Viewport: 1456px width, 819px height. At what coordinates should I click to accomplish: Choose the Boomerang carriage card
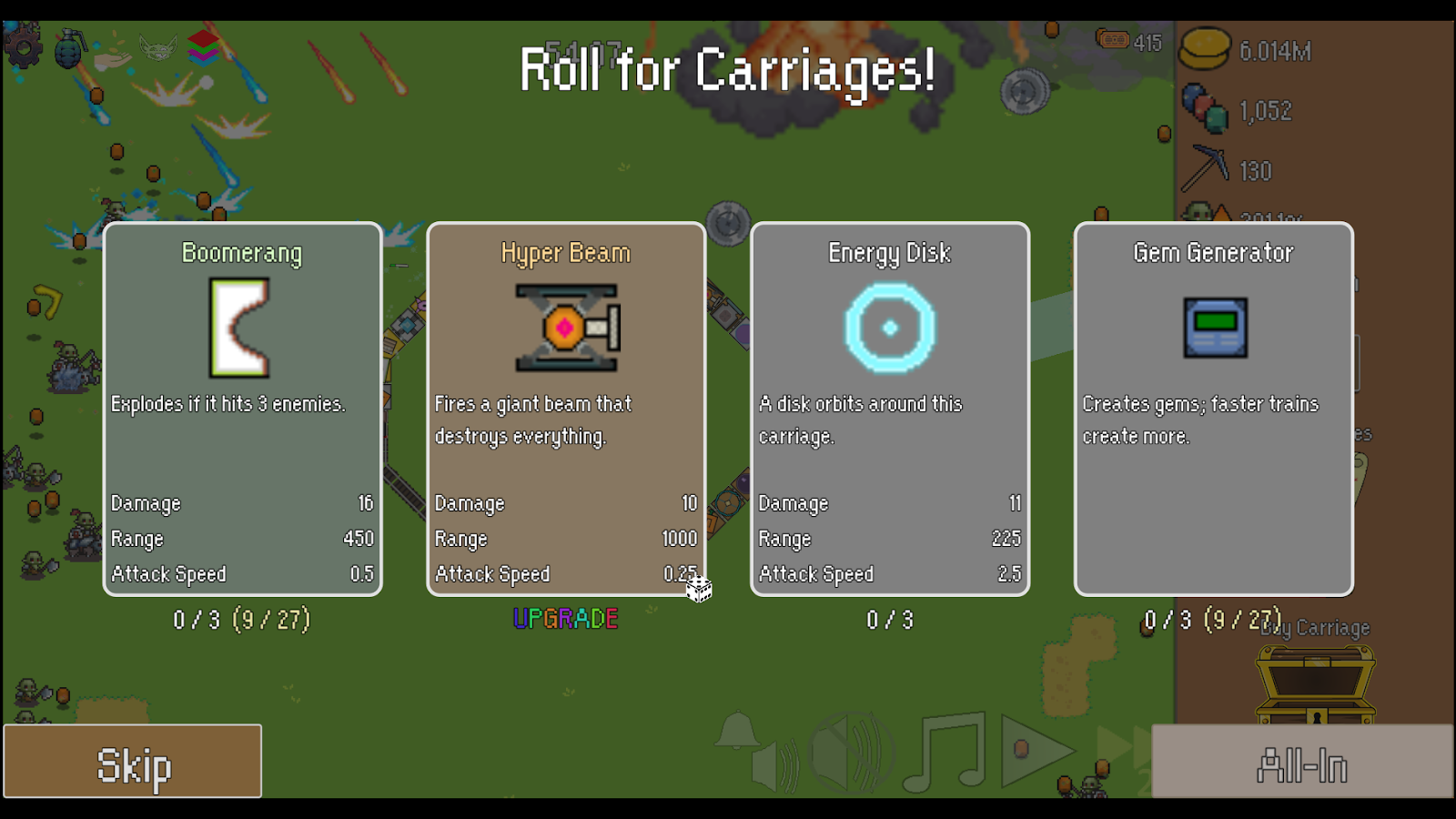pos(242,409)
